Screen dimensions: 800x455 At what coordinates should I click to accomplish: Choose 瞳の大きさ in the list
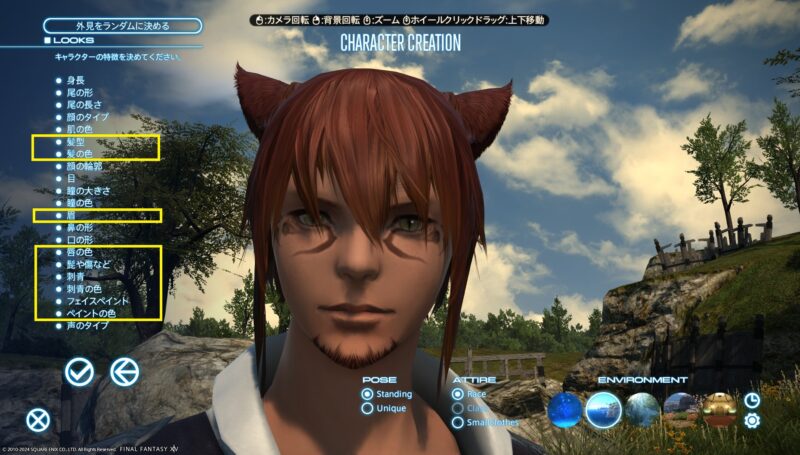[86, 190]
